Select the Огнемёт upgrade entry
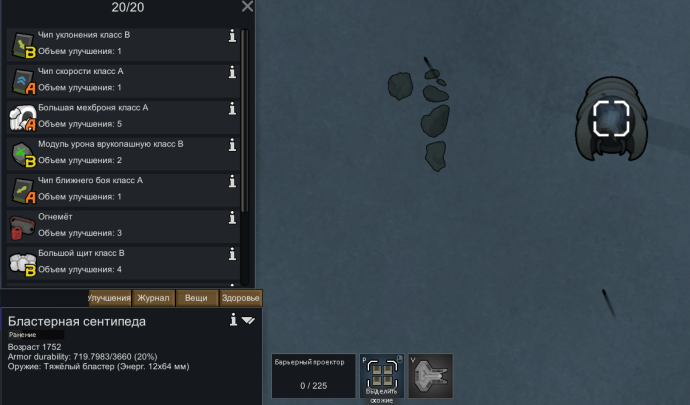The image size is (690, 405). click(x=120, y=225)
